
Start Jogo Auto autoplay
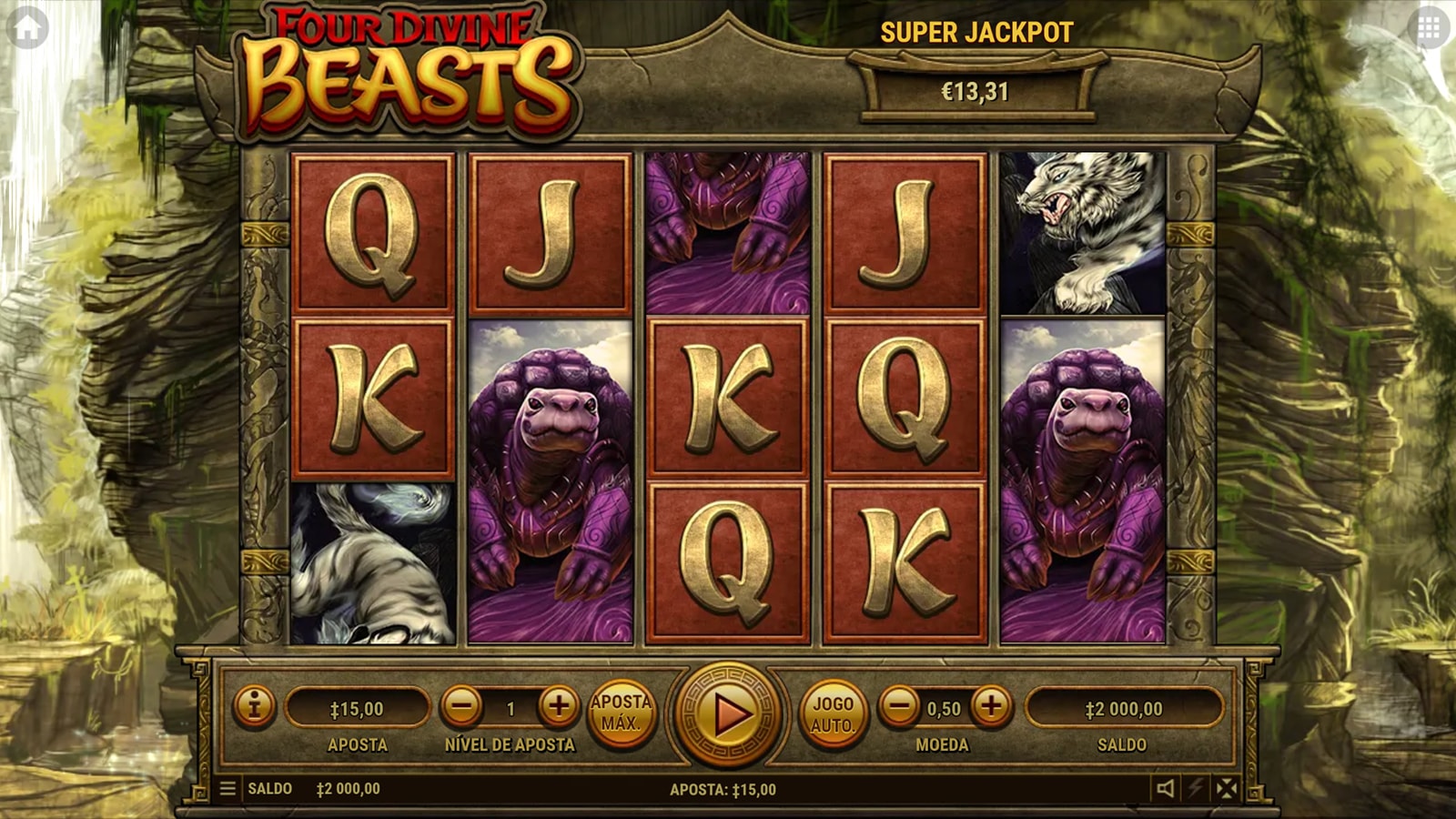coord(833,714)
